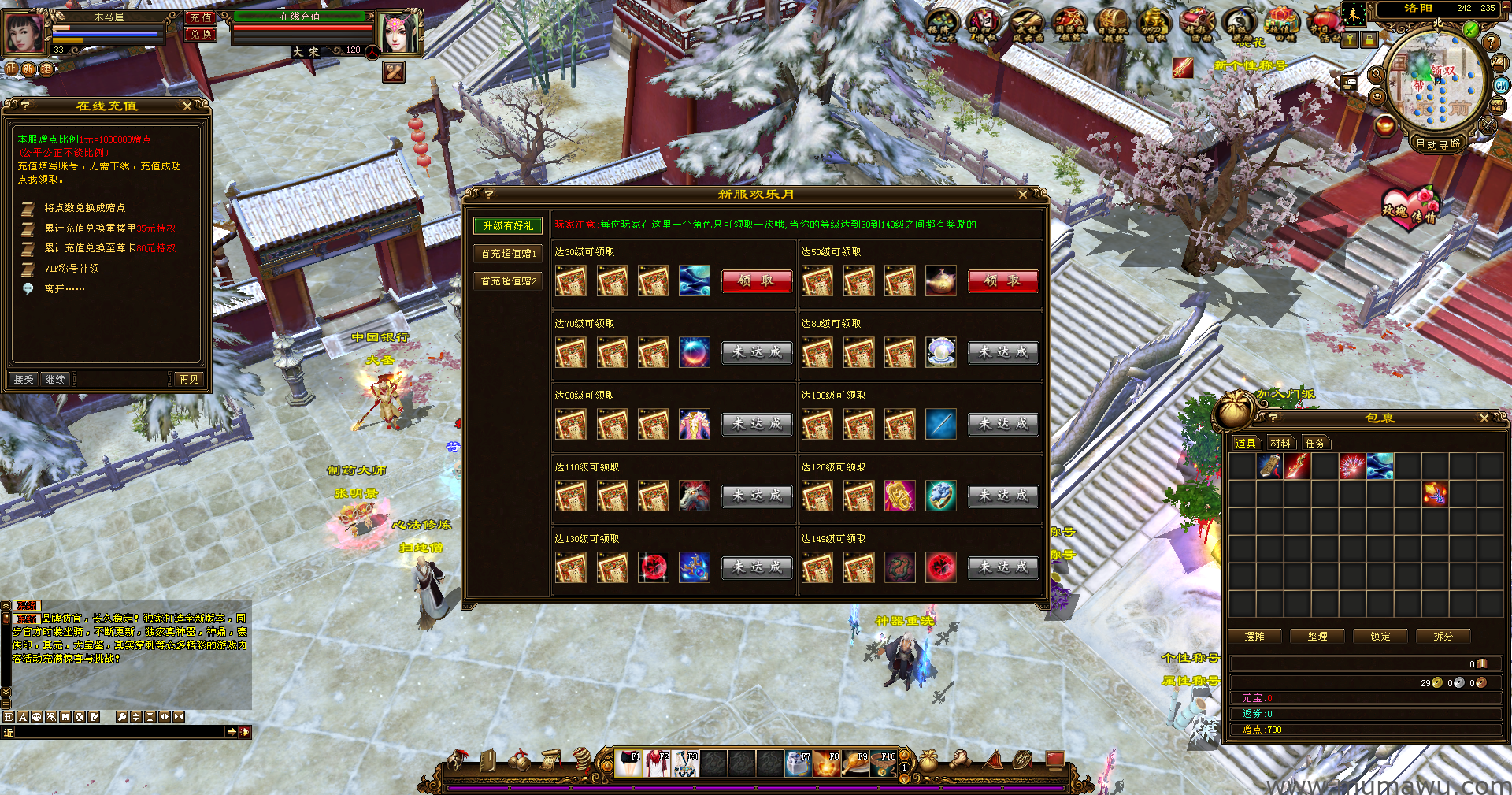Image resolution: width=1512 pixels, height=795 pixels.
Task: Open the 首充超值赠2 tab
Action: (x=508, y=281)
